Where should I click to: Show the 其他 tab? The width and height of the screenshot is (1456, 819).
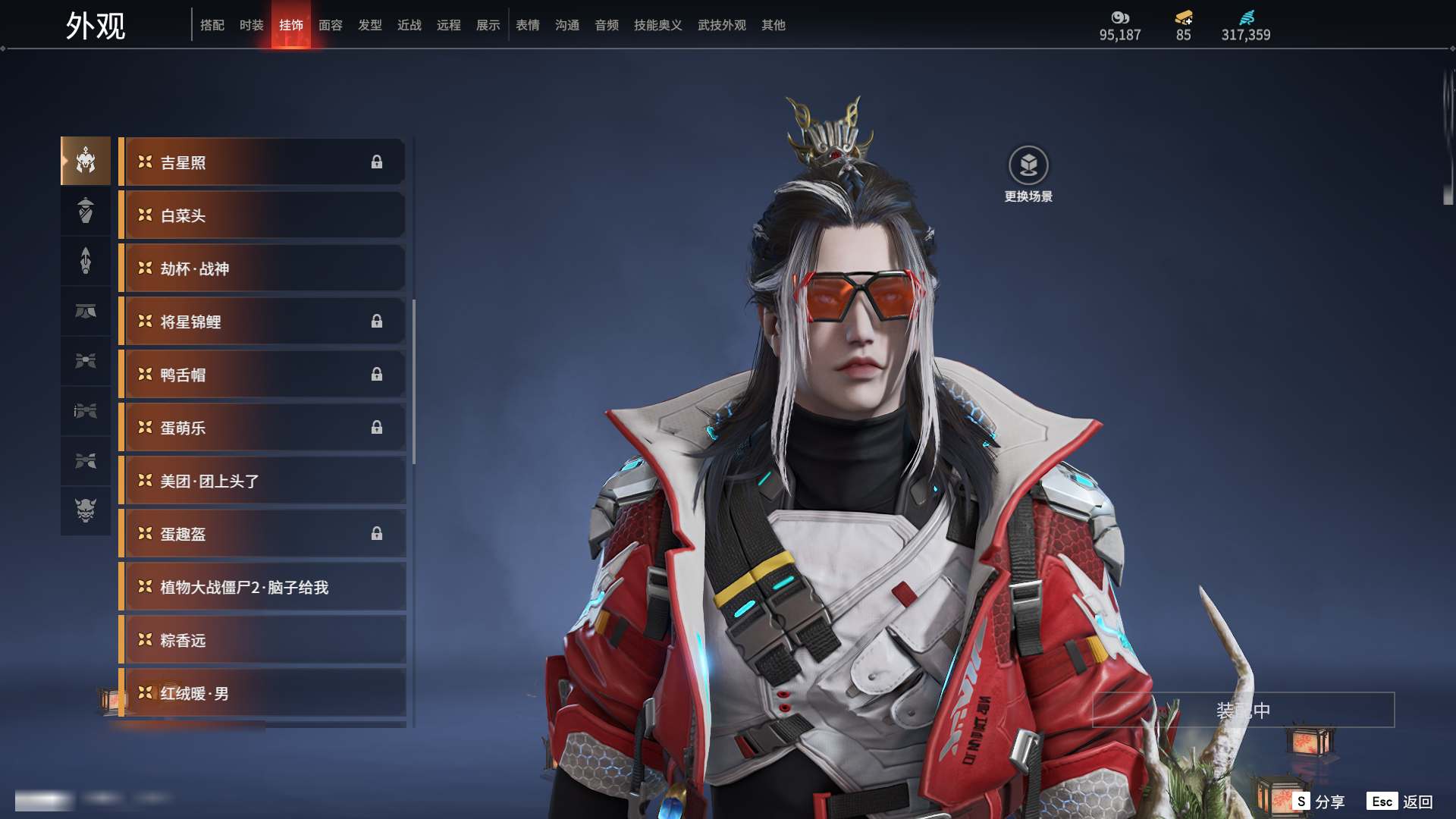(x=773, y=25)
